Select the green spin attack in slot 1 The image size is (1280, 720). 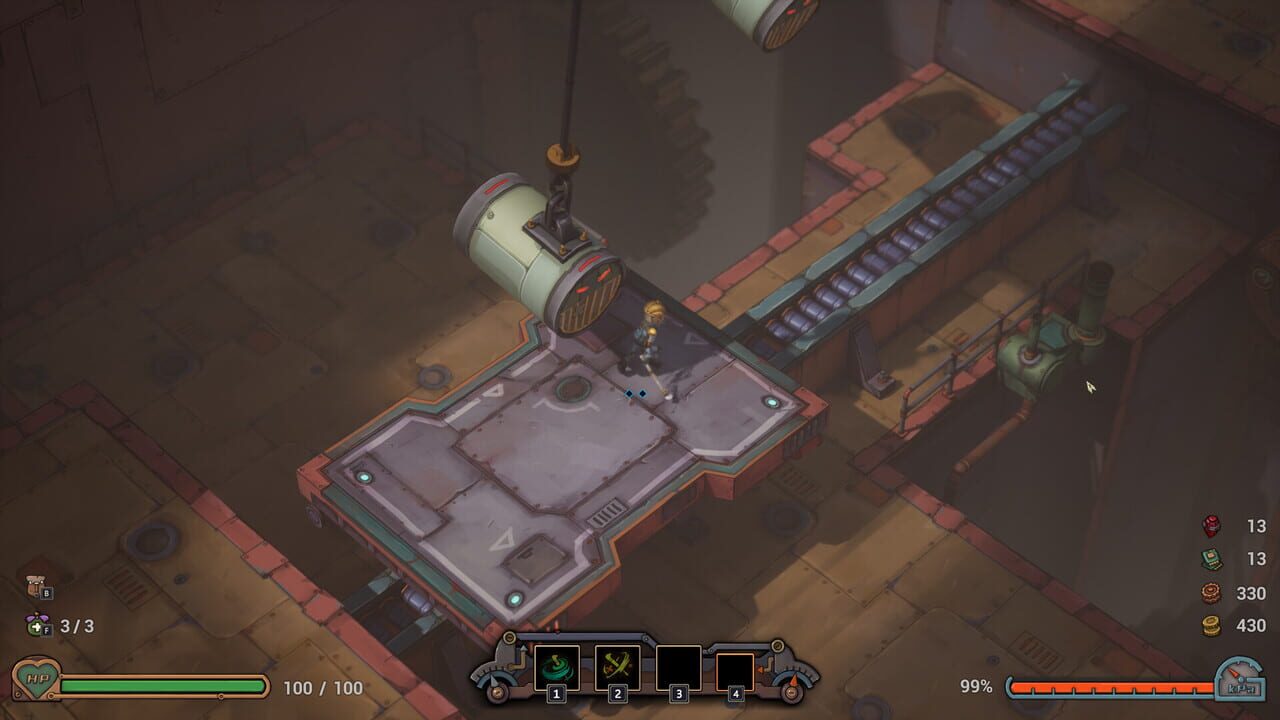tap(556, 667)
